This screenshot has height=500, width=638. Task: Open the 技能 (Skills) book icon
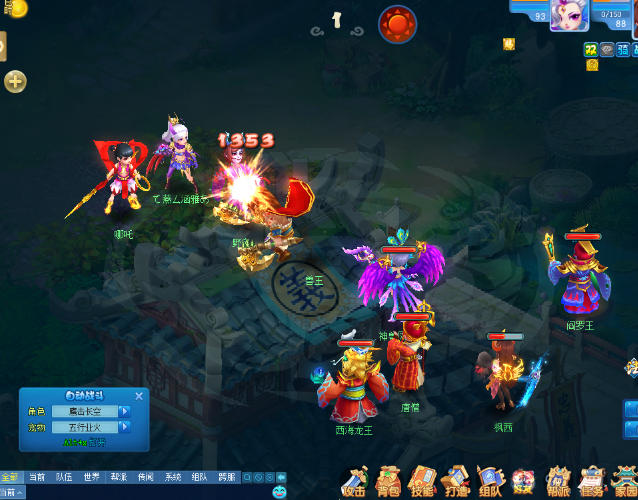(422, 482)
